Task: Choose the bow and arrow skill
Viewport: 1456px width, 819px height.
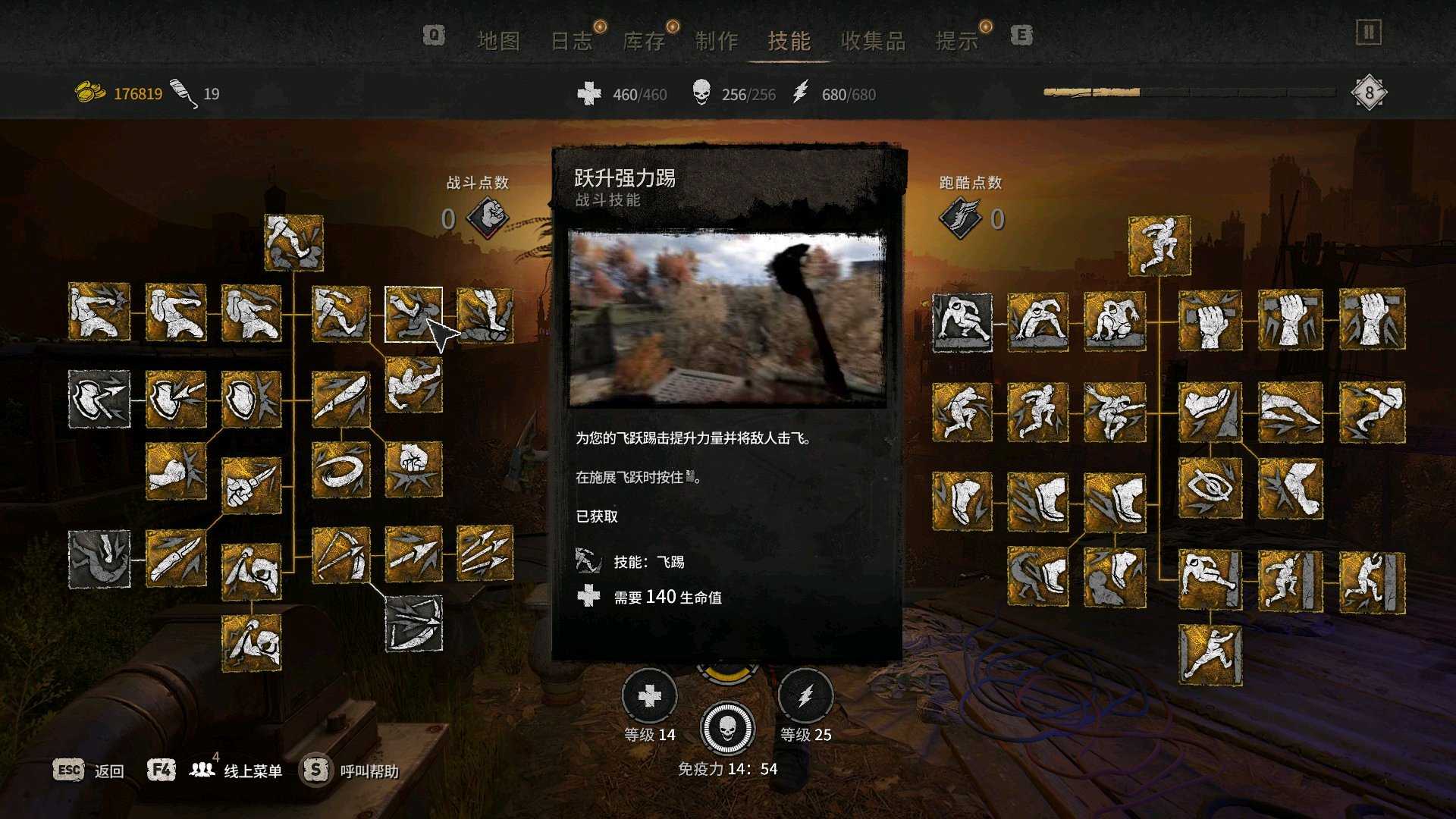Action: (340, 555)
